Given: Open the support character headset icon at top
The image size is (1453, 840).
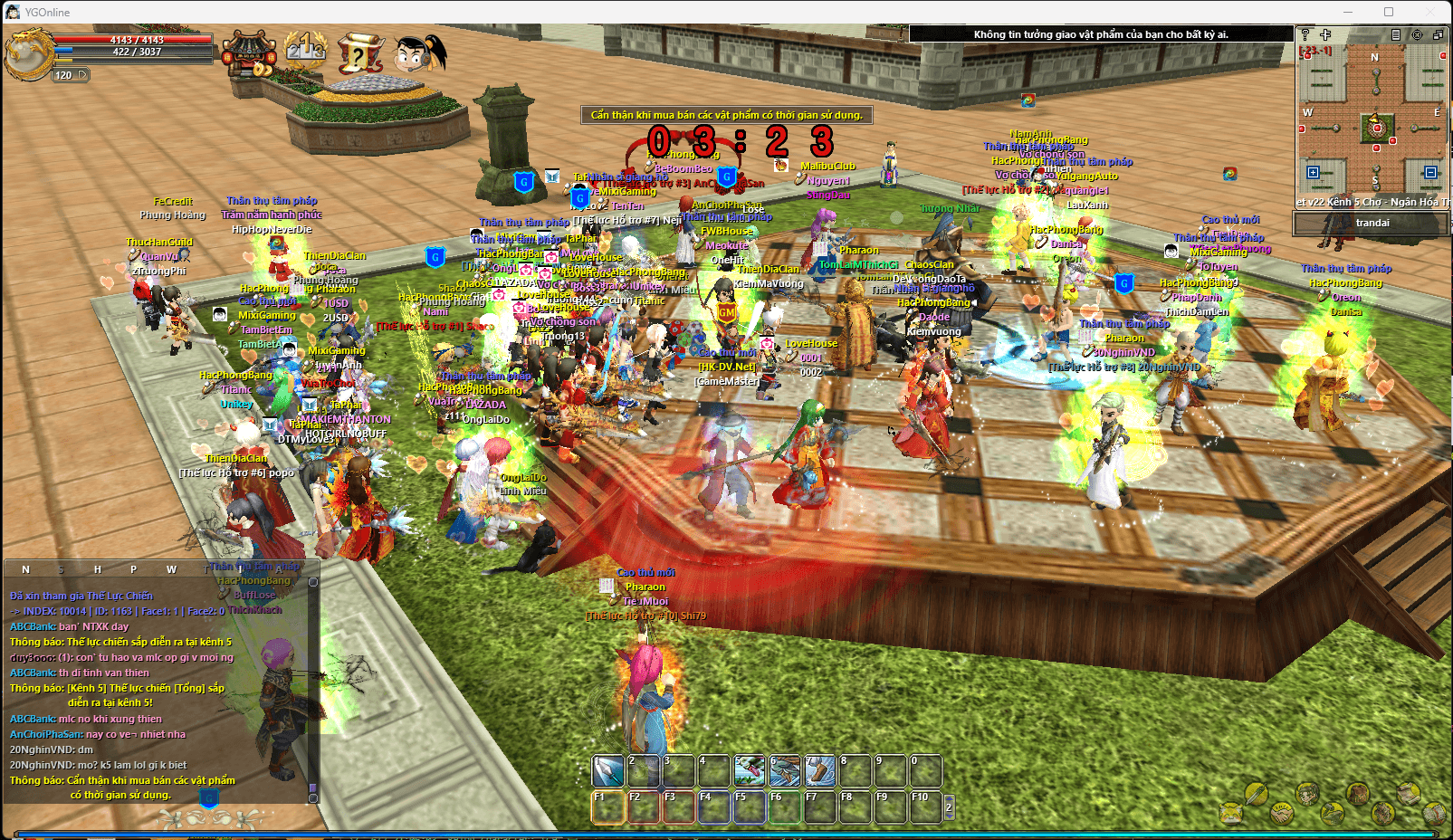Looking at the screenshot, I should click(415, 52).
